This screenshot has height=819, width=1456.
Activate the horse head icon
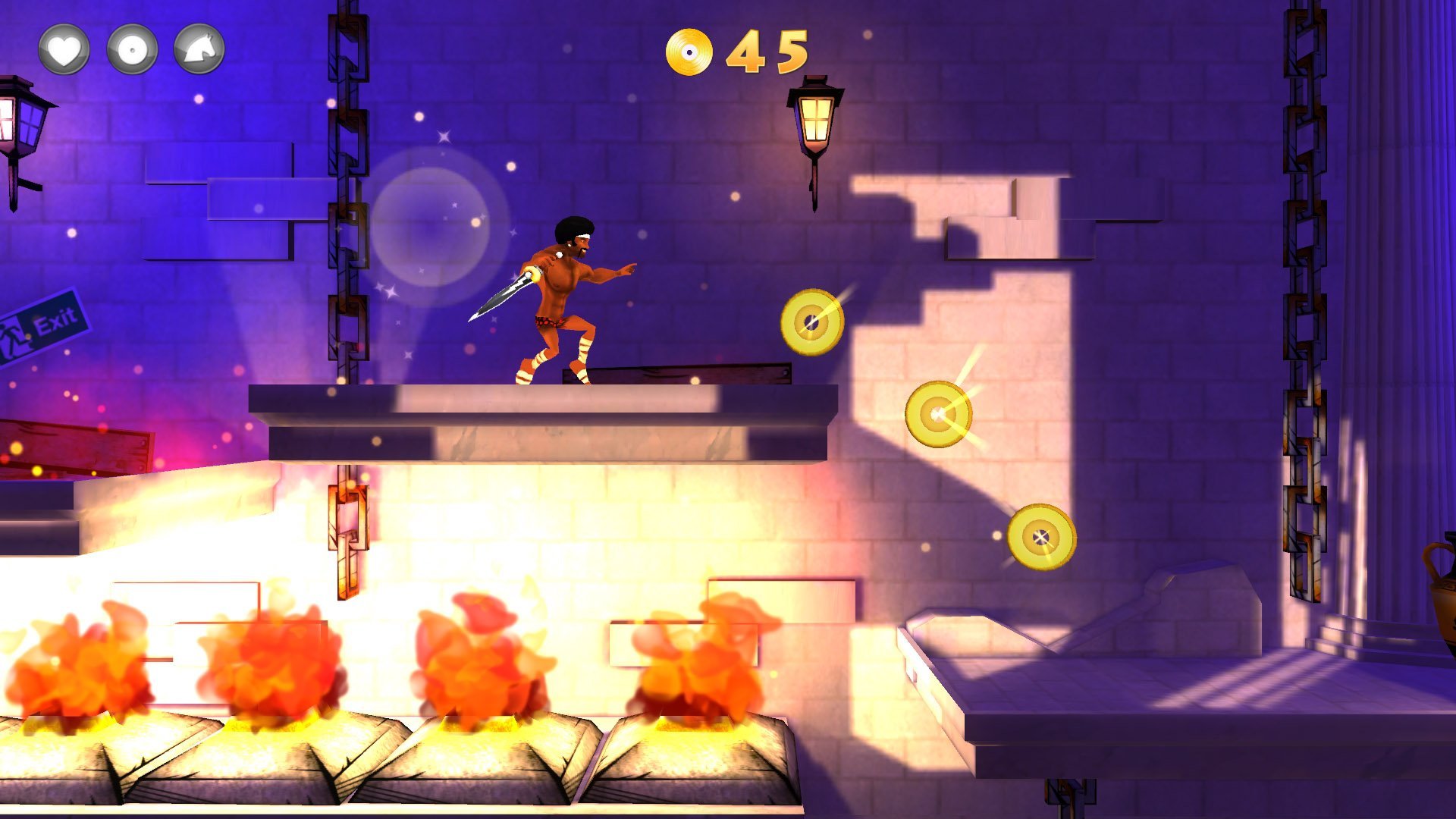199,50
